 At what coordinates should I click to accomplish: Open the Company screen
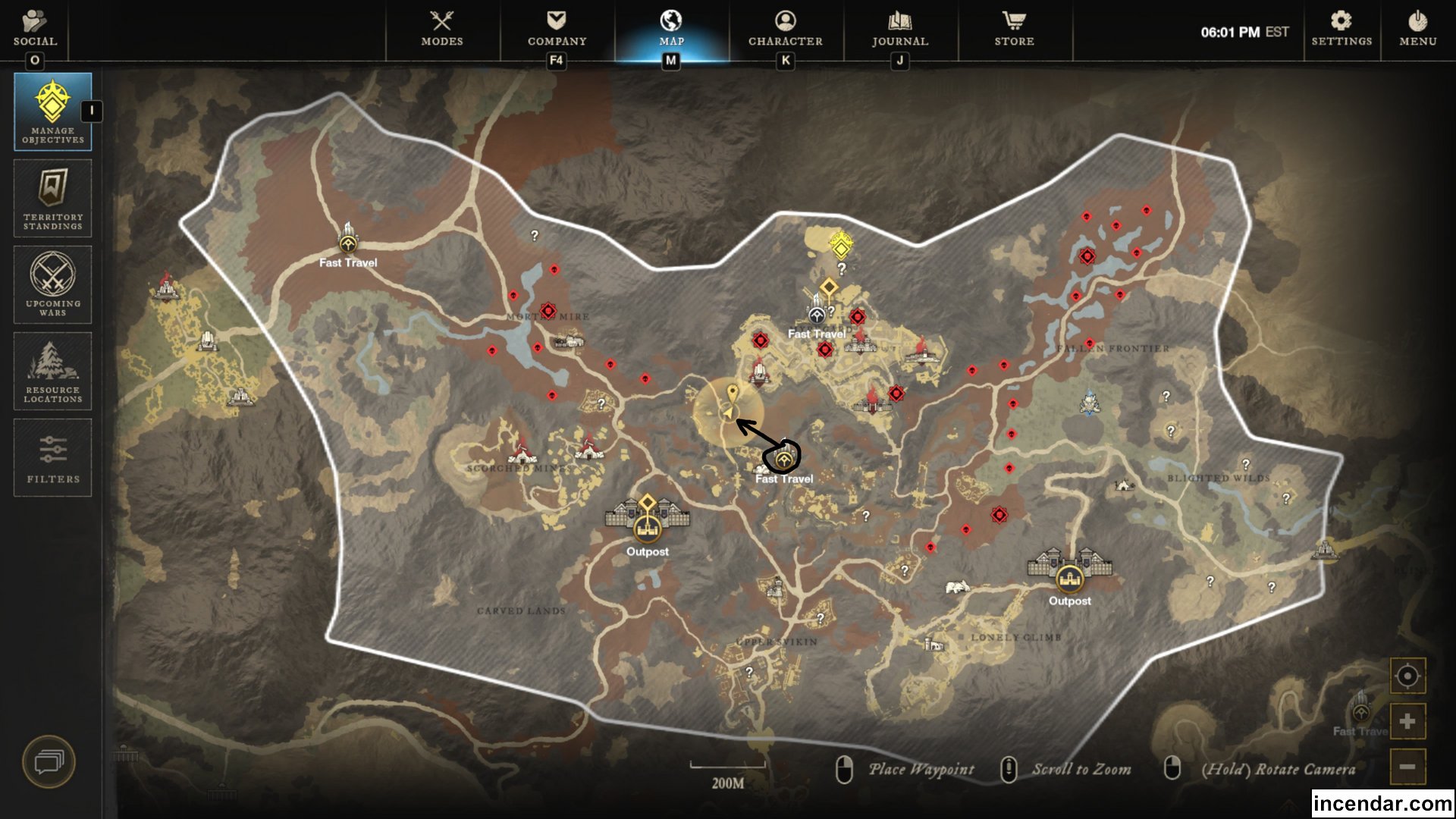556,30
